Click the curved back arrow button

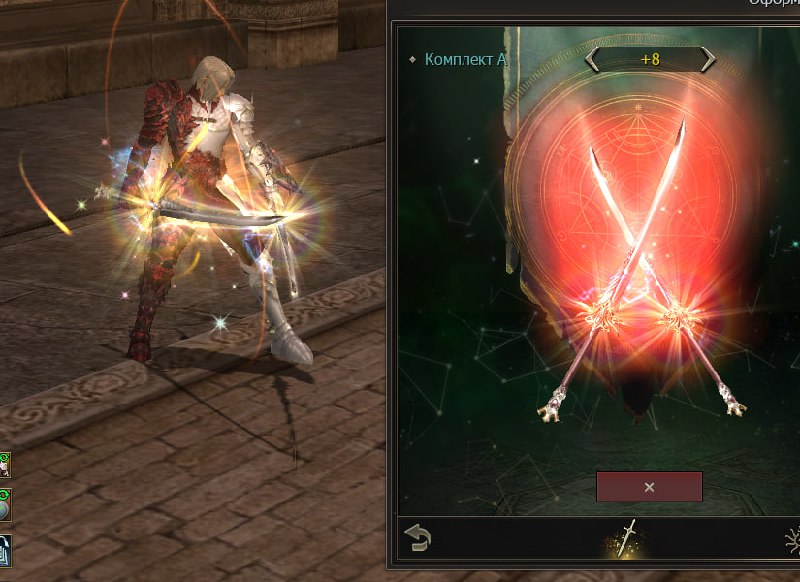(x=418, y=539)
